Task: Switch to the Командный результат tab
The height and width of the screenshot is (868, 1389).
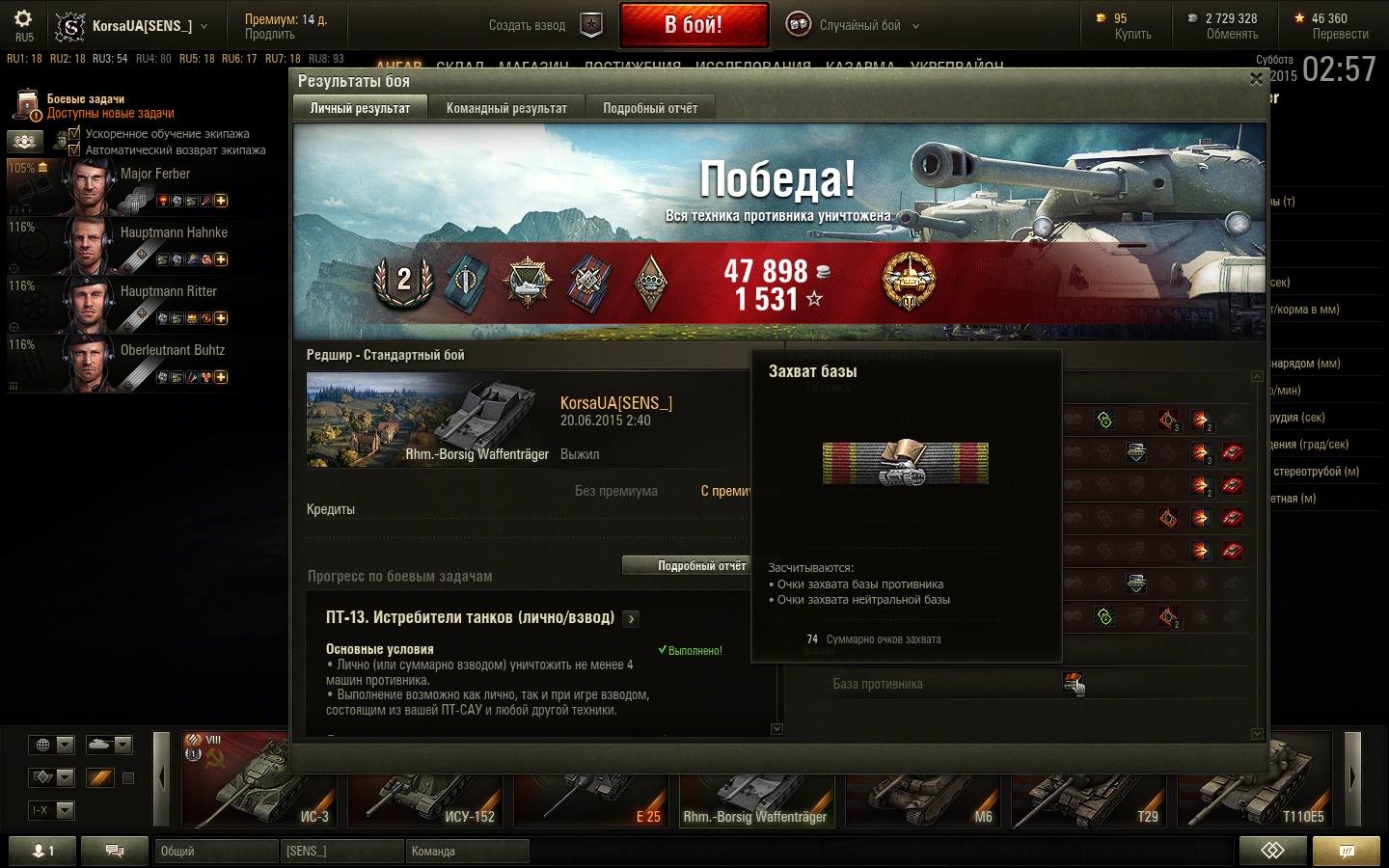Action: [x=506, y=108]
